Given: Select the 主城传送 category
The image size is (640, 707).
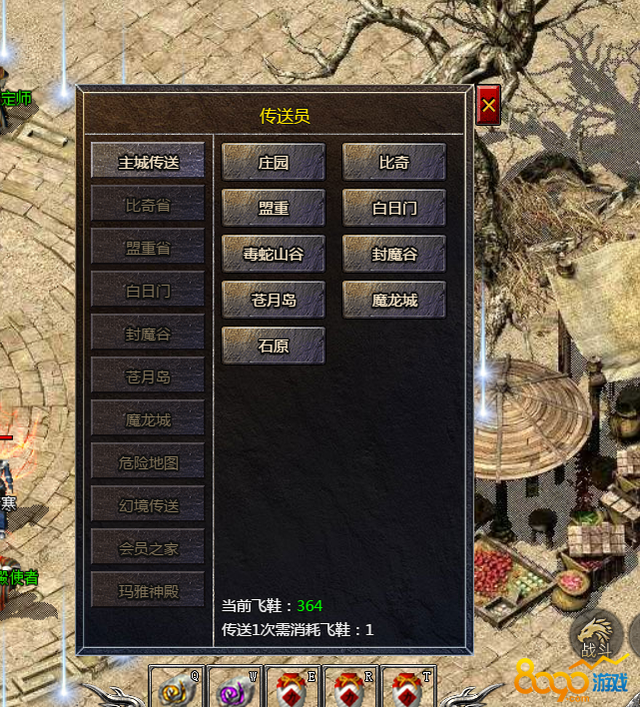Looking at the screenshot, I should click(x=148, y=162).
